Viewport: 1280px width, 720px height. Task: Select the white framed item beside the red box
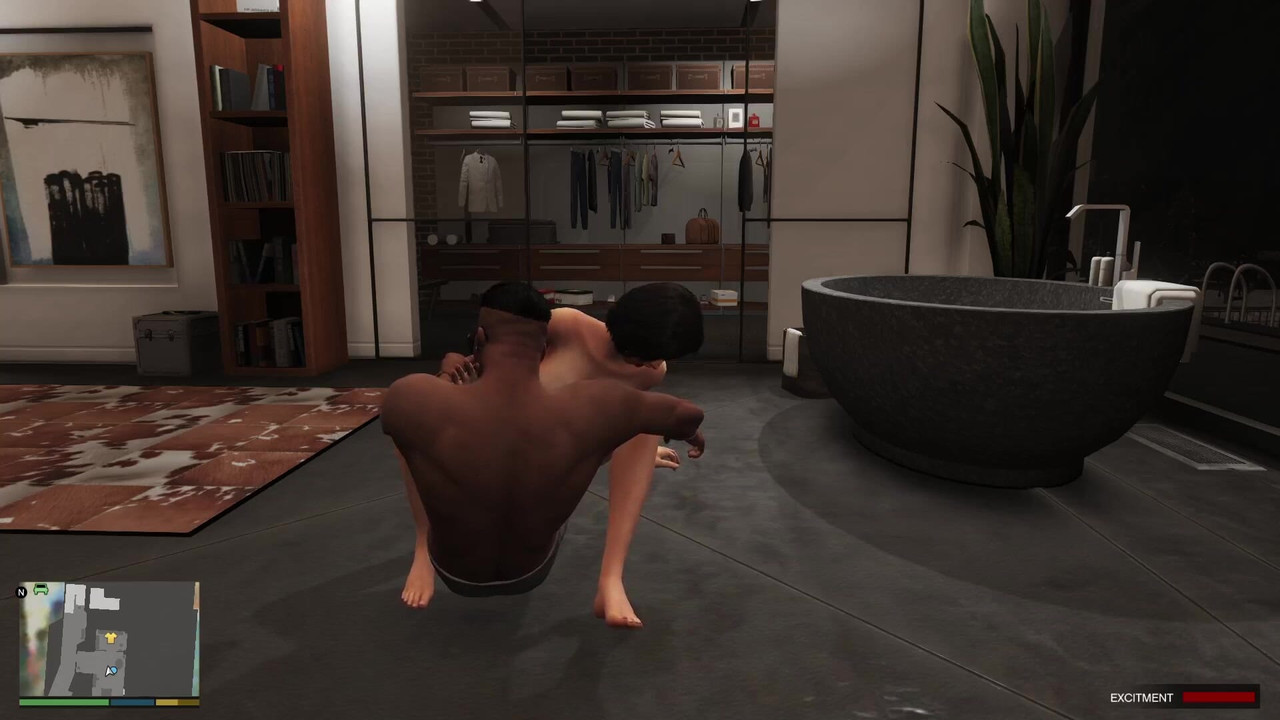(x=735, y=117)
